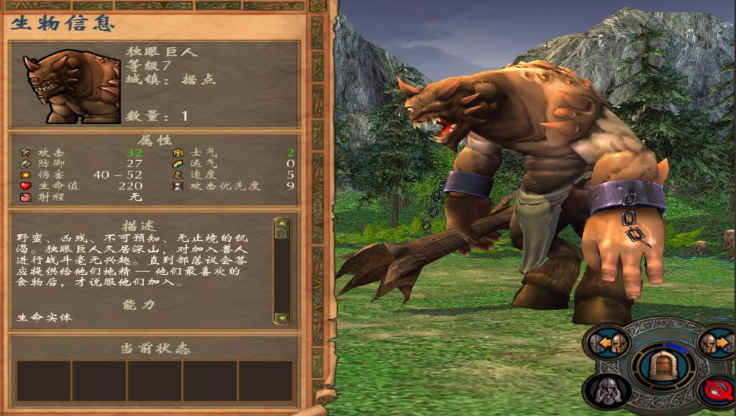Select the arched wooden door center button
This screenshot has width=736, height=416.
tap(661, 365)
